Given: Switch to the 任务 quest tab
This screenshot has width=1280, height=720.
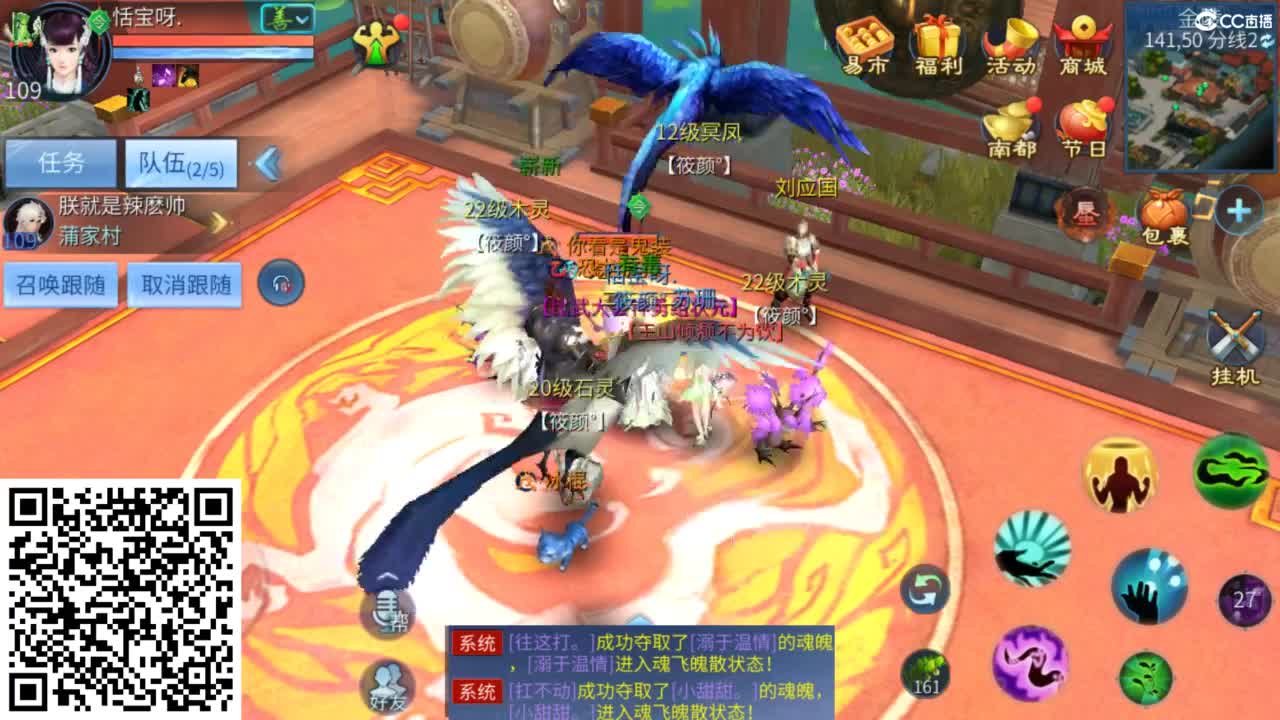Looking at the screenshot, I should coord(60,161).
